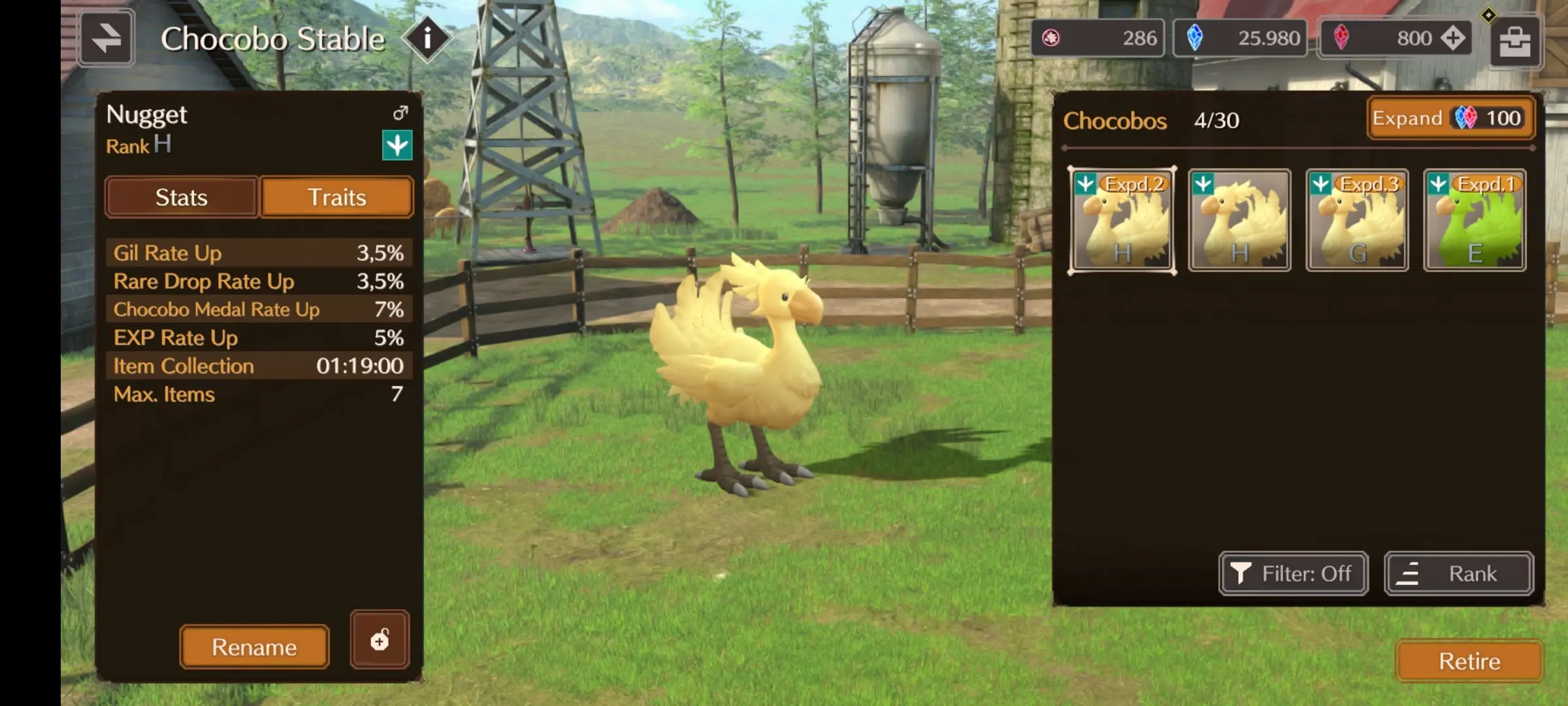Select the green rank E chocobo
1568x706 pixels.
click(1475, 221)
